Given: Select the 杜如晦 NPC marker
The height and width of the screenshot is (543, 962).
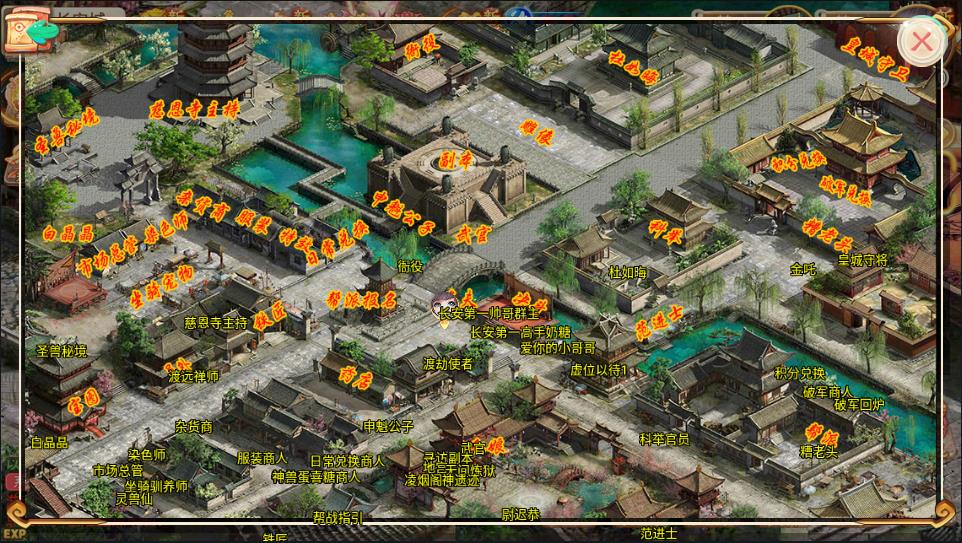Looking at the screenshot, I should coord(628,271).
